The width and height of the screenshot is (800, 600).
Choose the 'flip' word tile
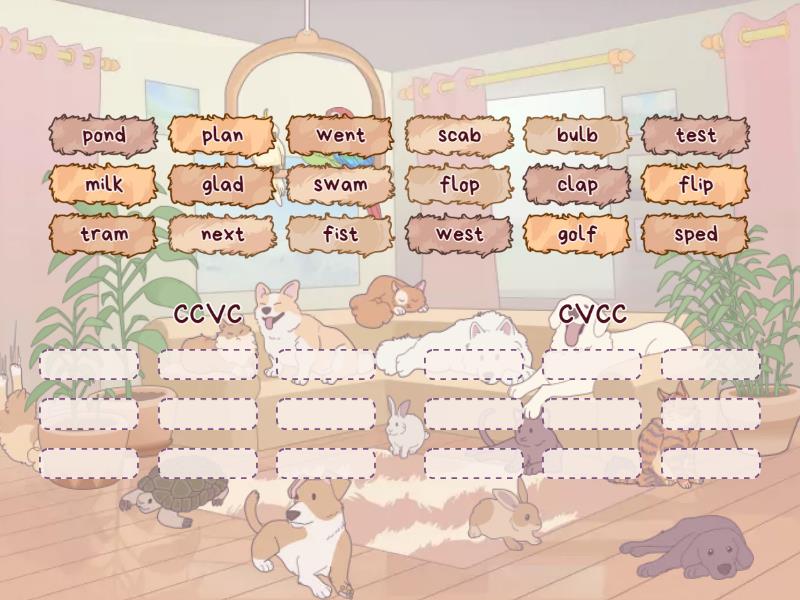pos(695,185)
